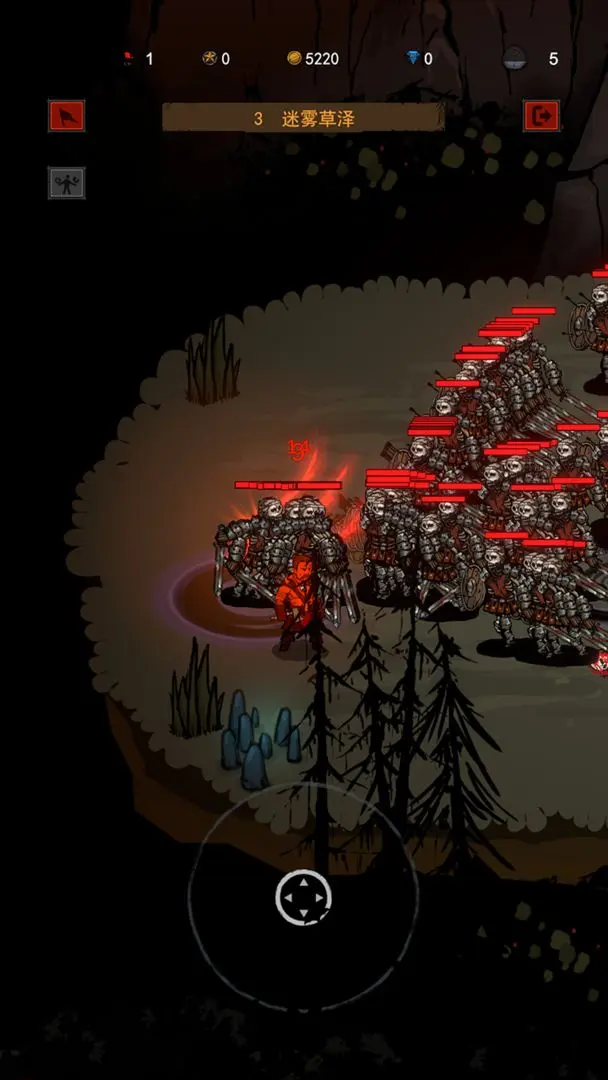The height and width of the screenshot is (1080, 608).
Task: Exit the level with the red door button
Action: point(541,116)
